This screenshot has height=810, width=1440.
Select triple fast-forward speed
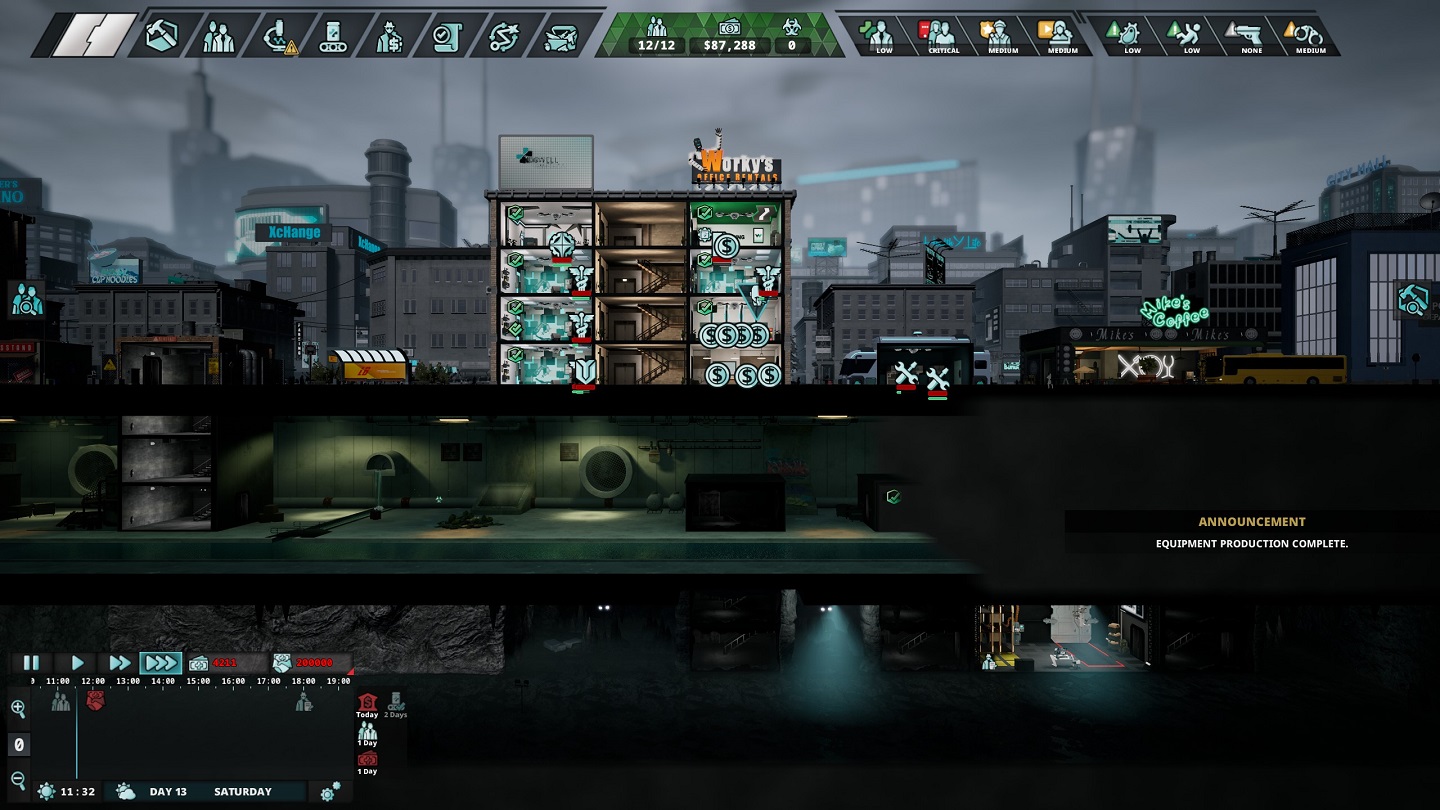pyautogui.click(x=161, y=662)
